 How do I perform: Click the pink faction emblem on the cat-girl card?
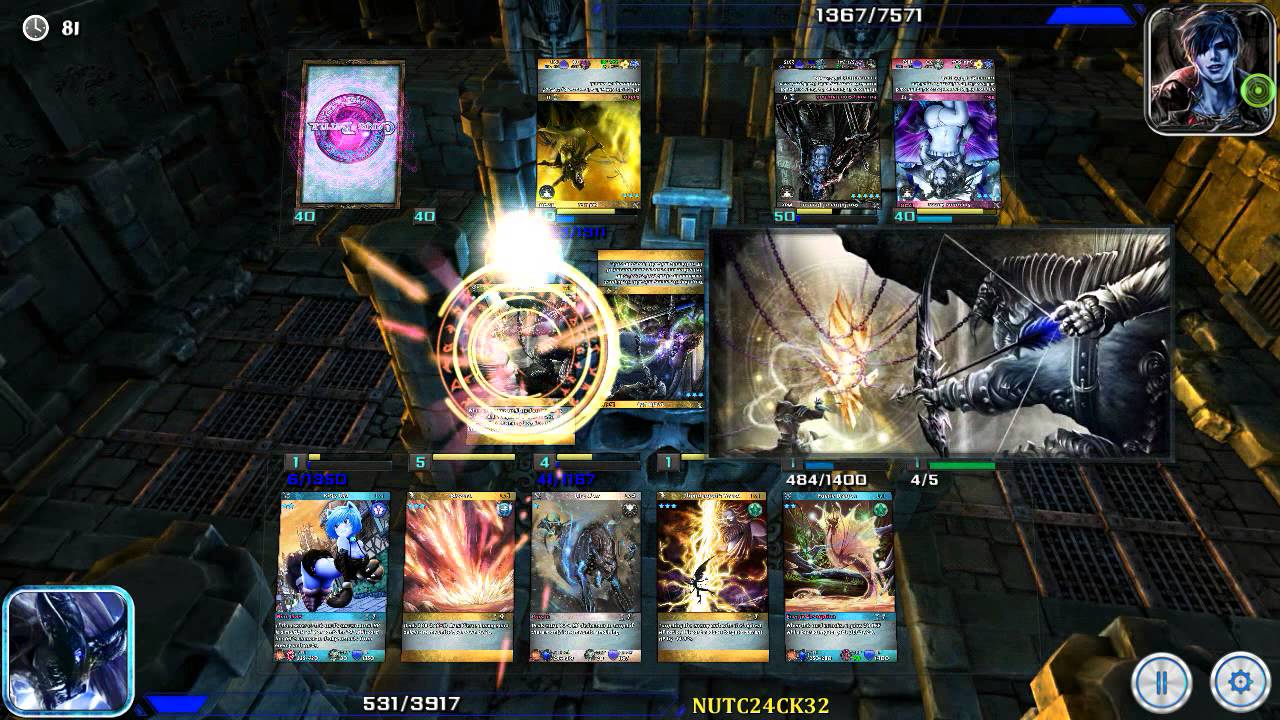[x=377, y=508]
